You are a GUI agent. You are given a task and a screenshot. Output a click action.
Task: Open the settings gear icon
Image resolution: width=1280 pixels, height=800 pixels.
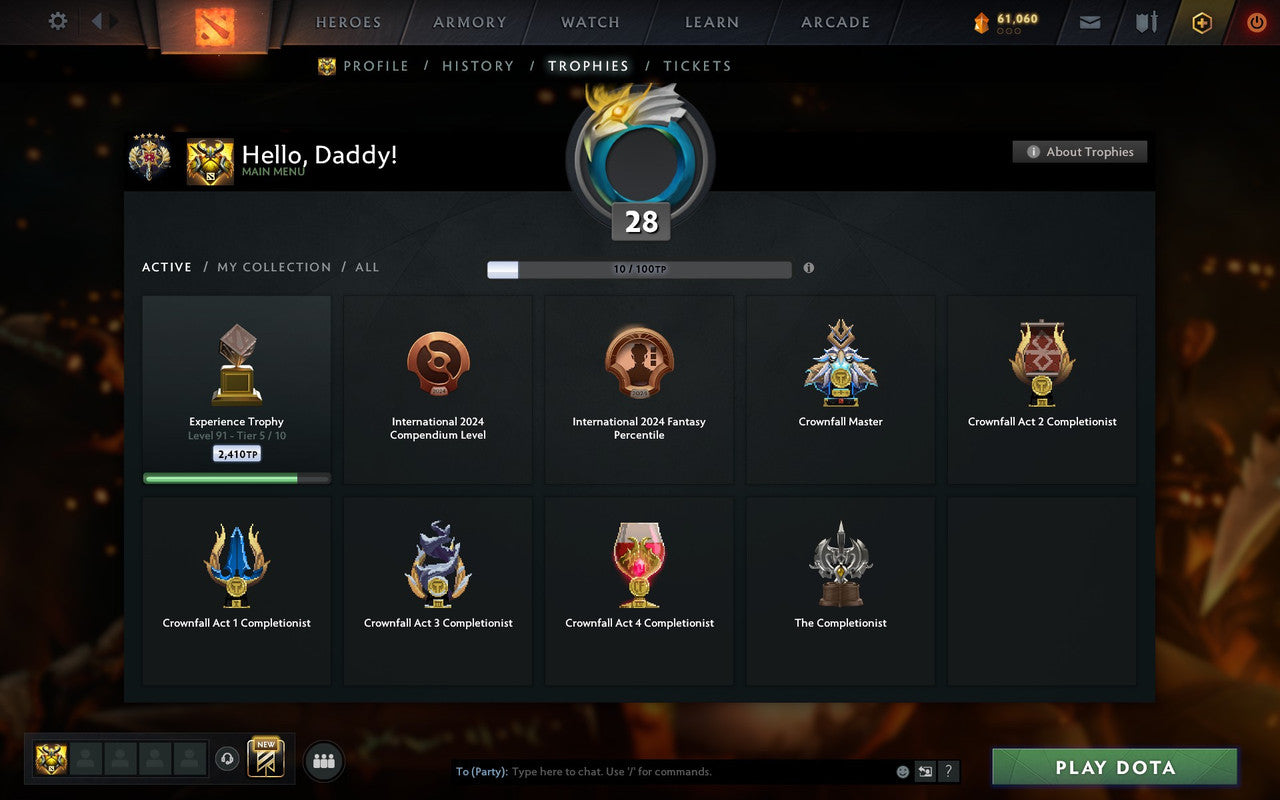57,21
